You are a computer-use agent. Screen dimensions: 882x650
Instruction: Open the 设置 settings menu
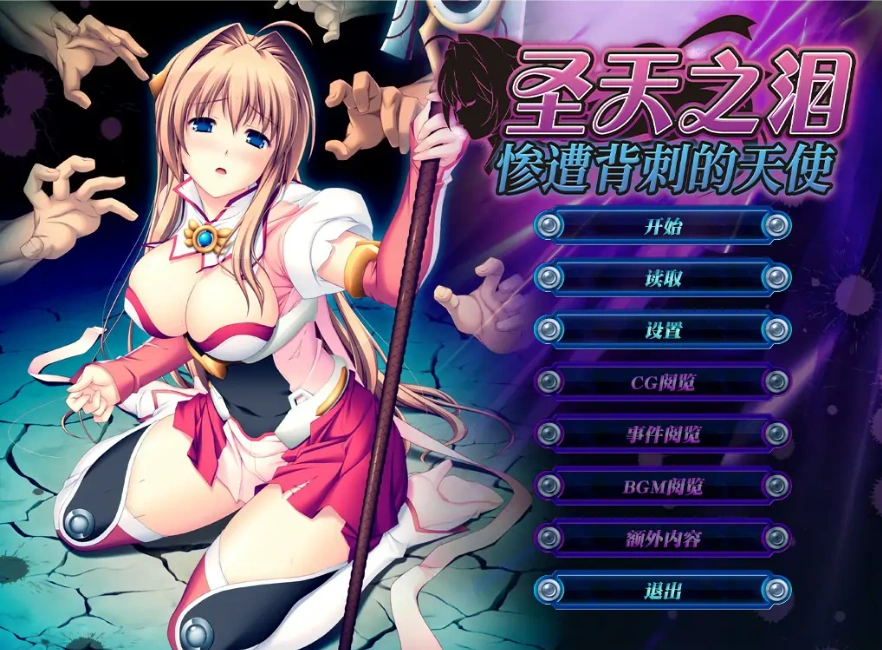click(662, 330)
